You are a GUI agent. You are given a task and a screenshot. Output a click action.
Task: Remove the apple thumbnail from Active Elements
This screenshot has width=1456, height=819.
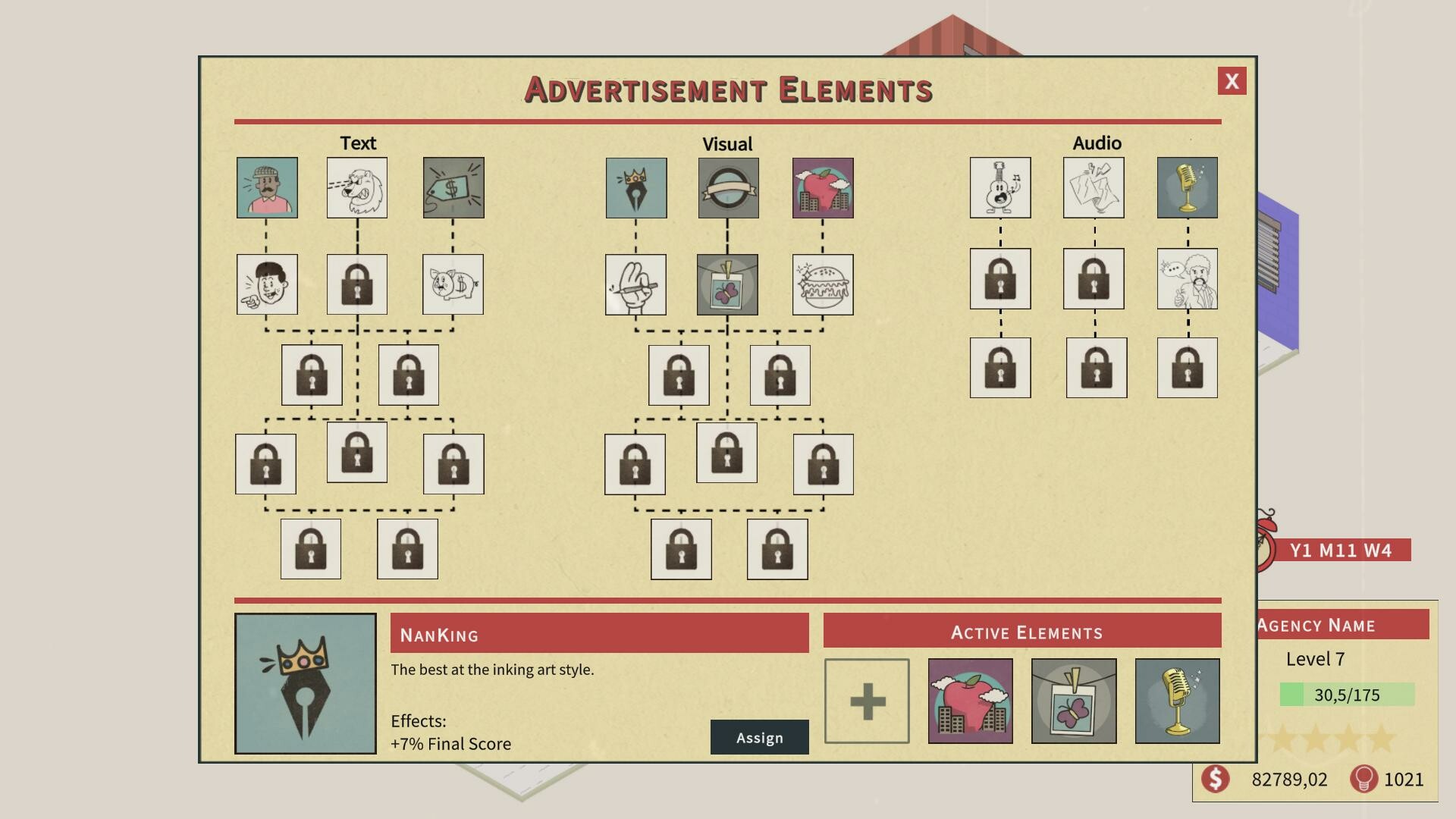pyautogui.click(x=970, y=700)
